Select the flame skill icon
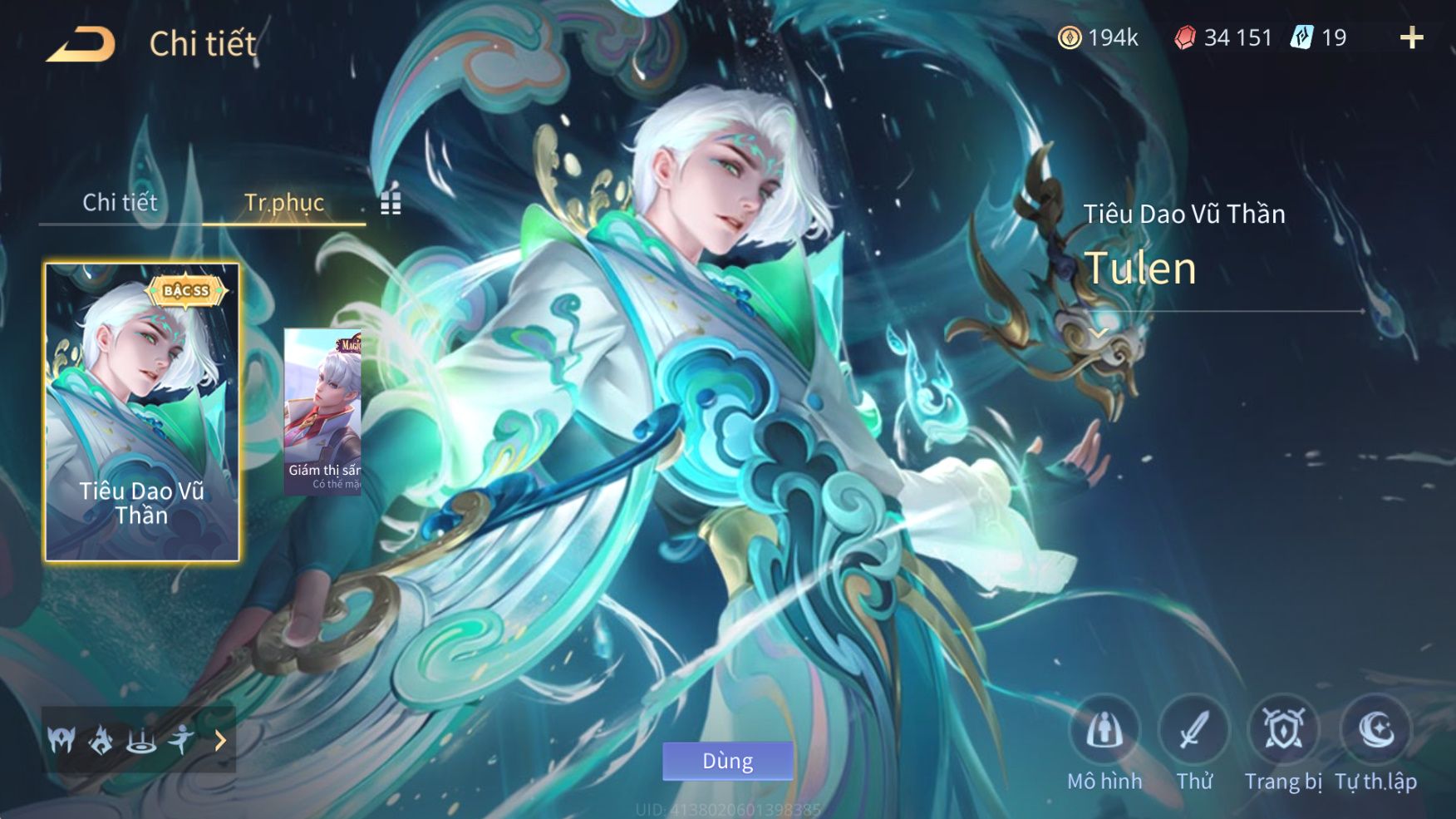Screen dimensions: 1456x819 101,739
